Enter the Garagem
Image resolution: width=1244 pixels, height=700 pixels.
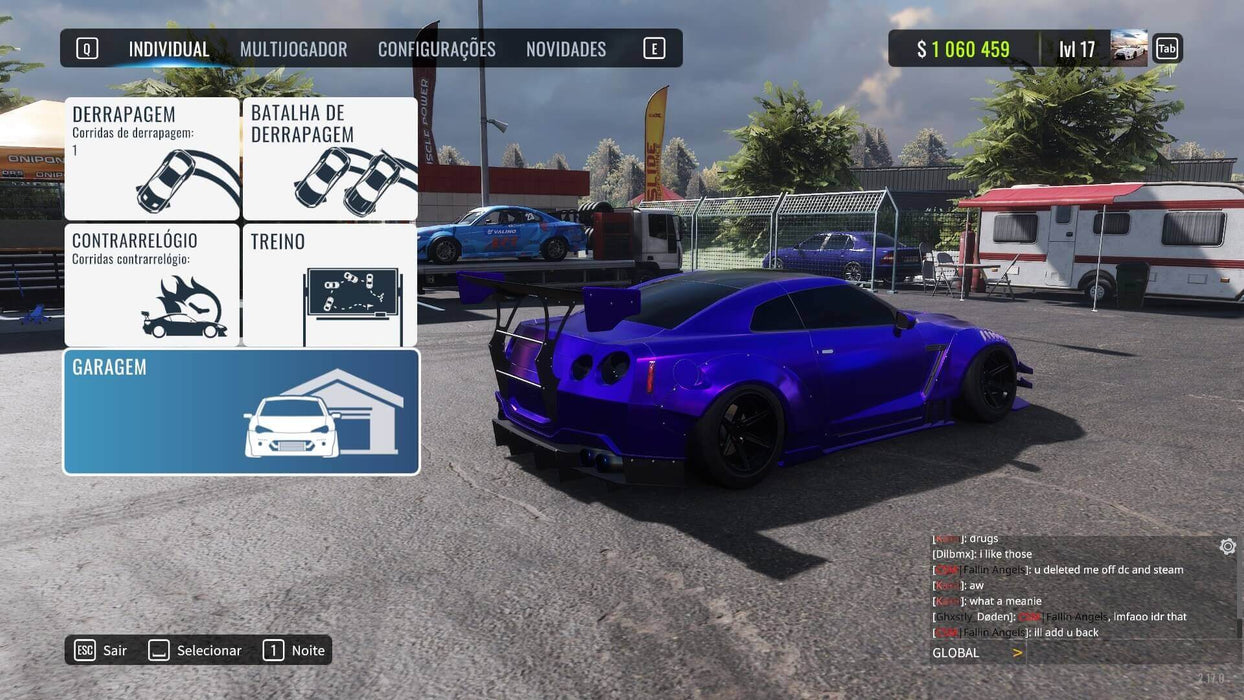[x=241, y=411]
